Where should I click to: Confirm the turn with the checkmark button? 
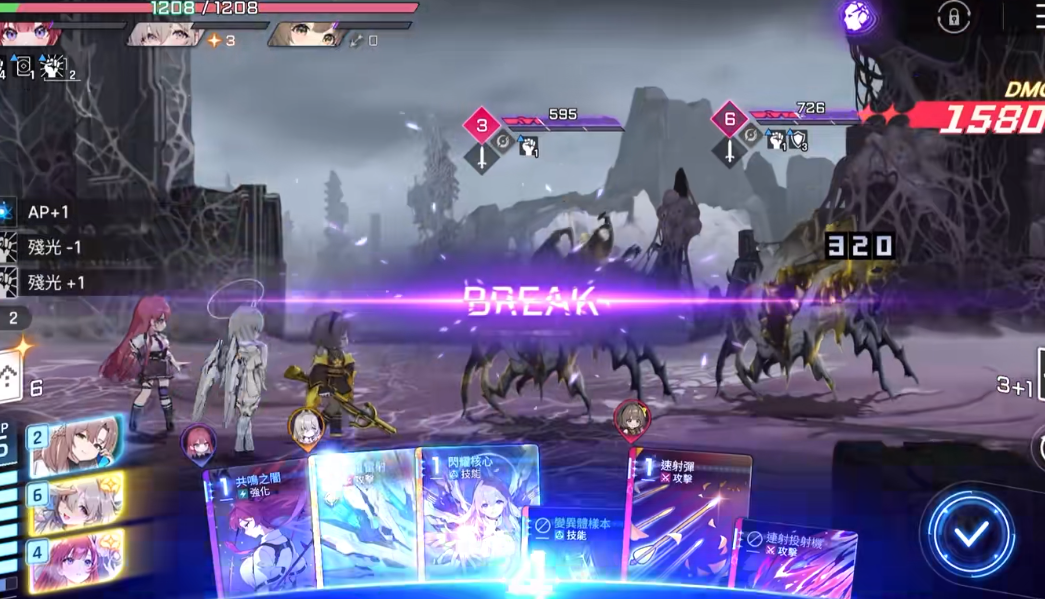(x=969, y=532)
